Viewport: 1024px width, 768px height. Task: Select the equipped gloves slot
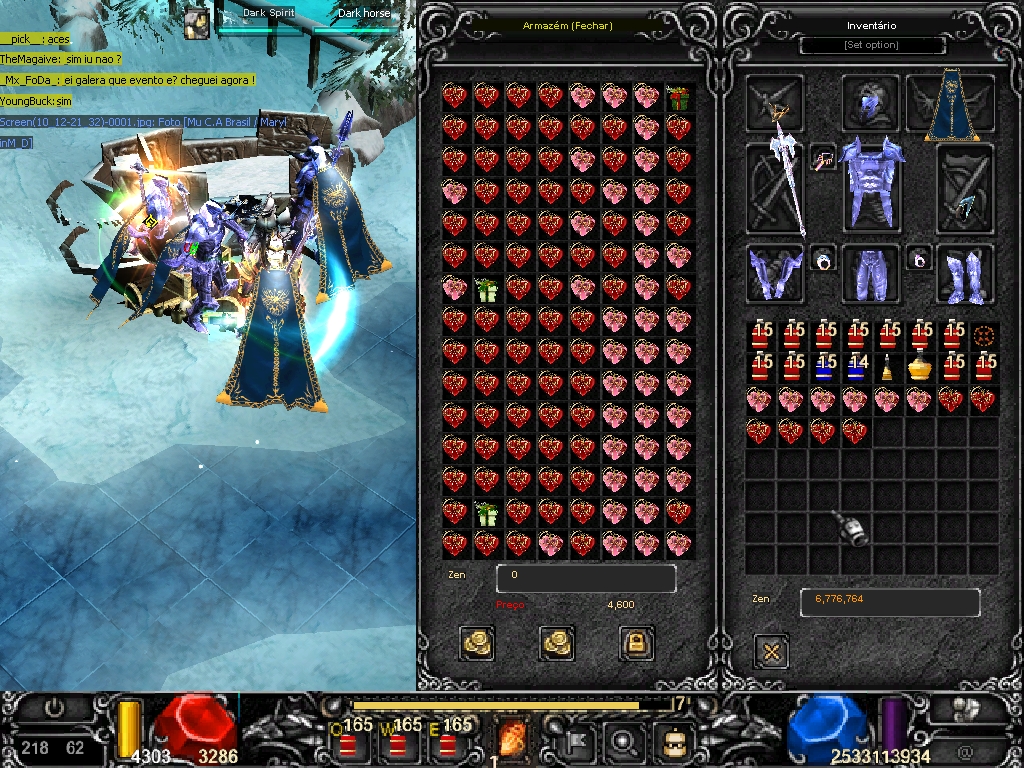(775, 273)
